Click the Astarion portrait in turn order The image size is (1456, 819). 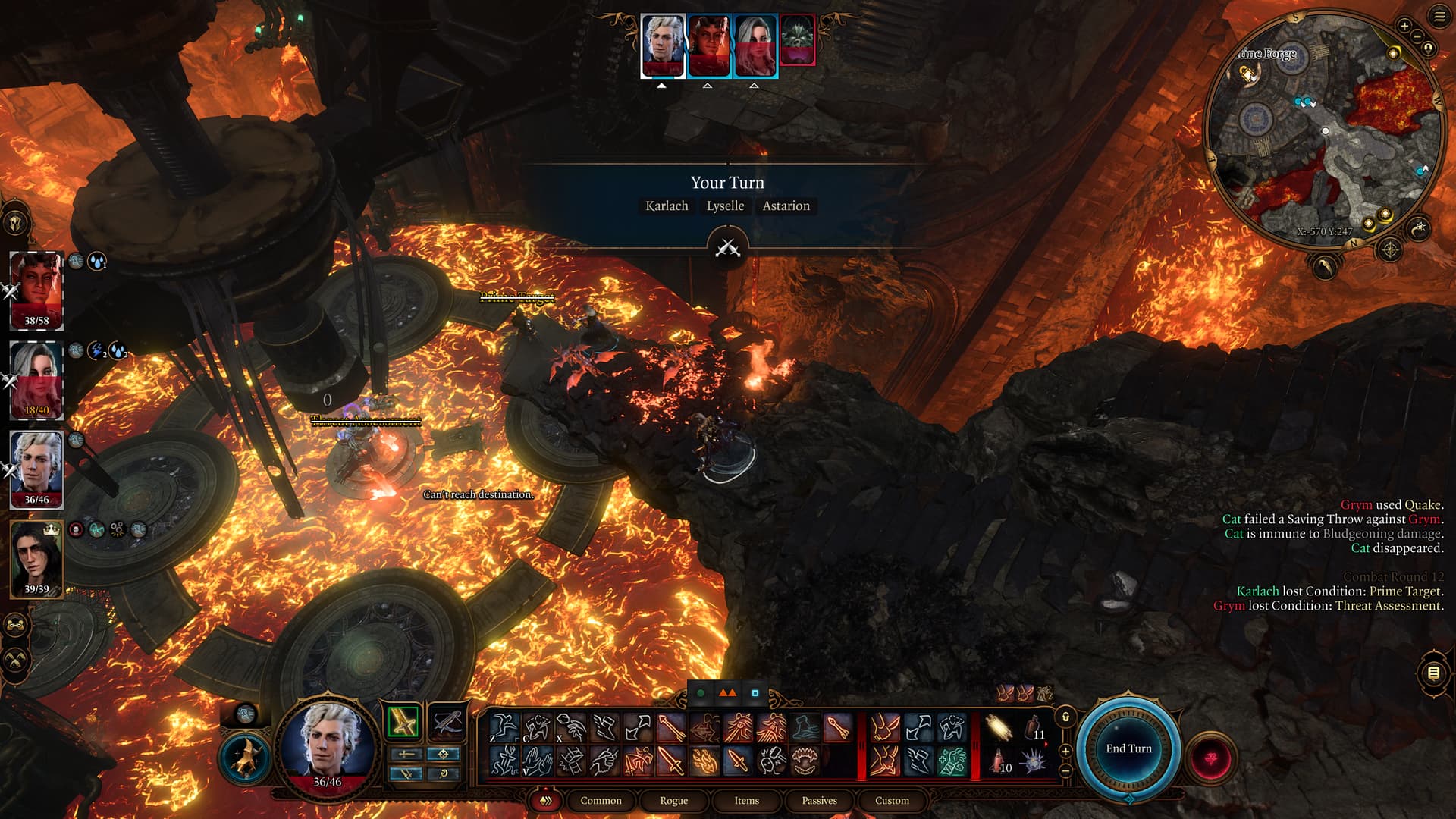click(663, 45)
